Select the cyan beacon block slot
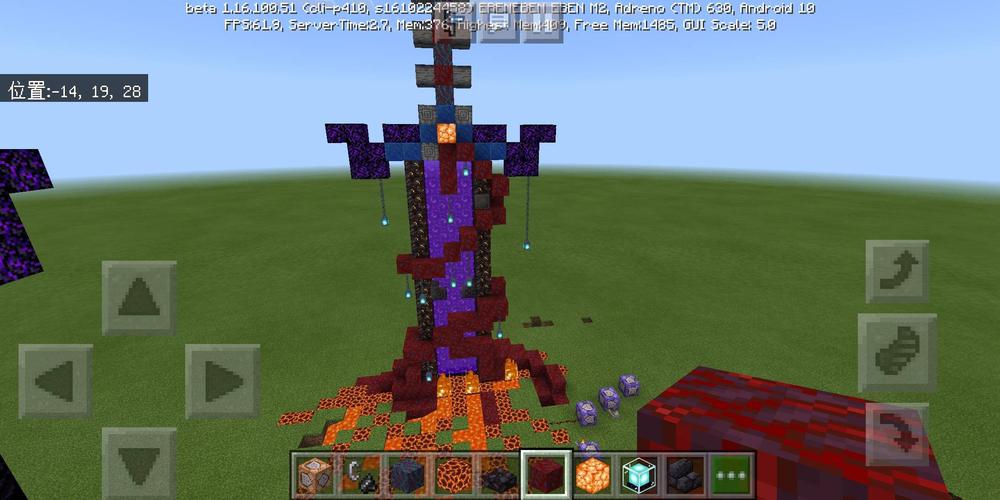This screenshot has width=1000, height=500. pos(638,474)
